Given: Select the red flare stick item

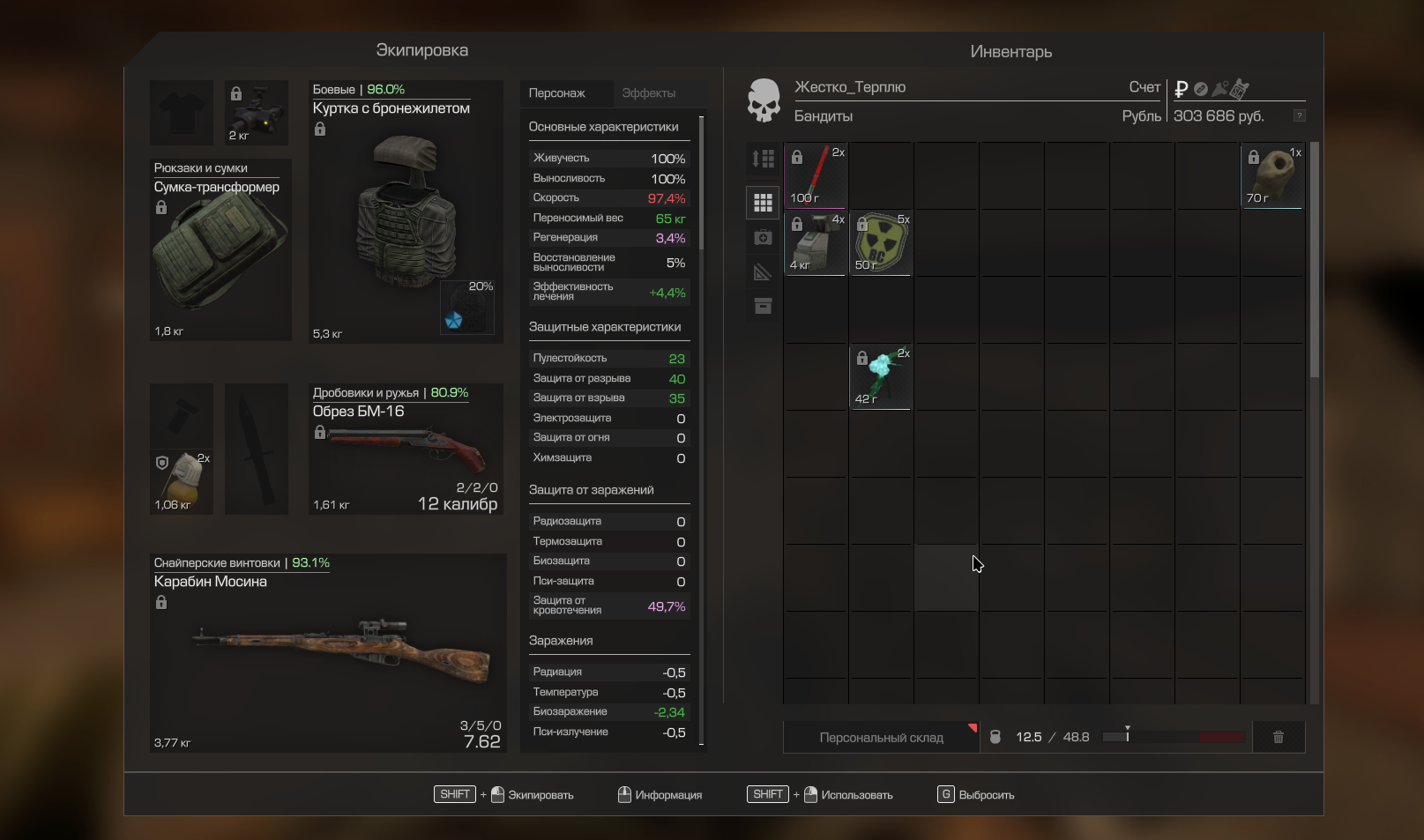Looking at the screenshot, I should click(816, 175).
